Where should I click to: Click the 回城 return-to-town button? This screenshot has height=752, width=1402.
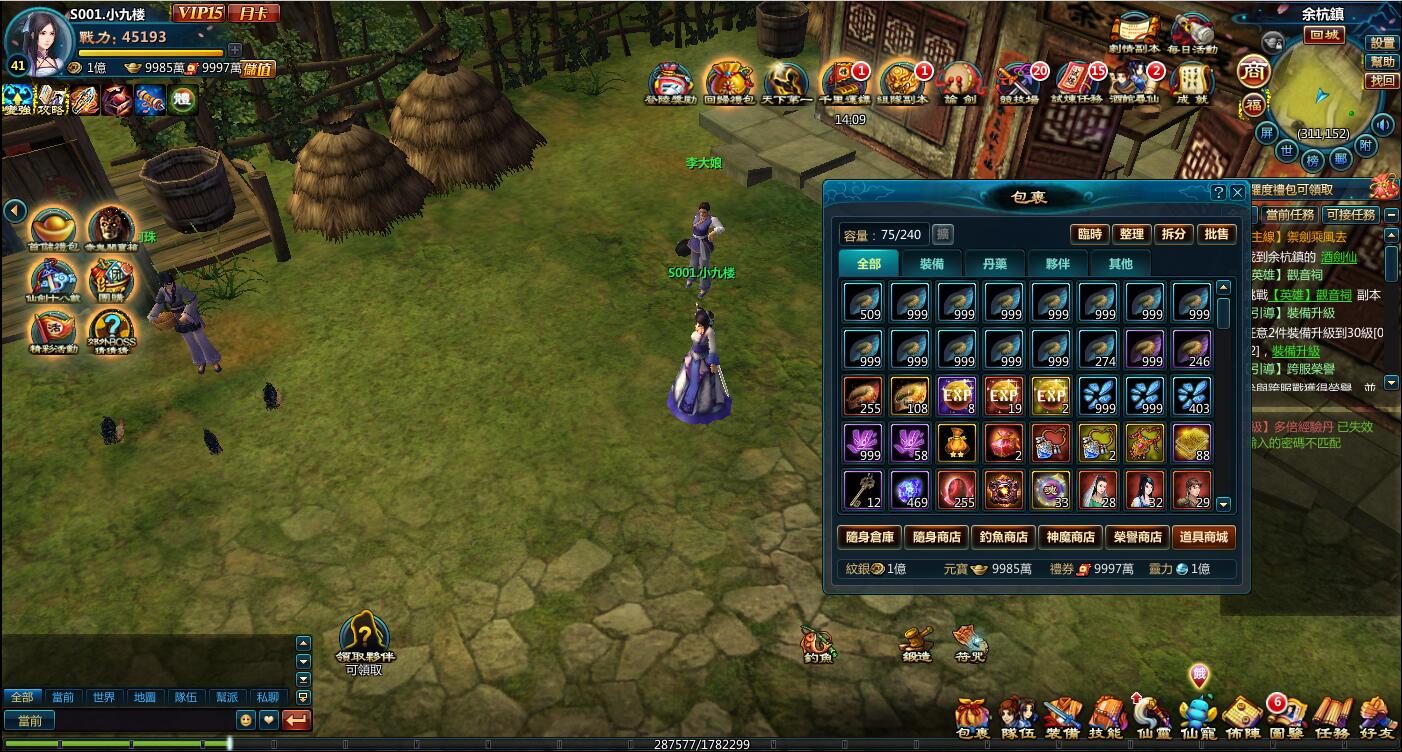1326,35
